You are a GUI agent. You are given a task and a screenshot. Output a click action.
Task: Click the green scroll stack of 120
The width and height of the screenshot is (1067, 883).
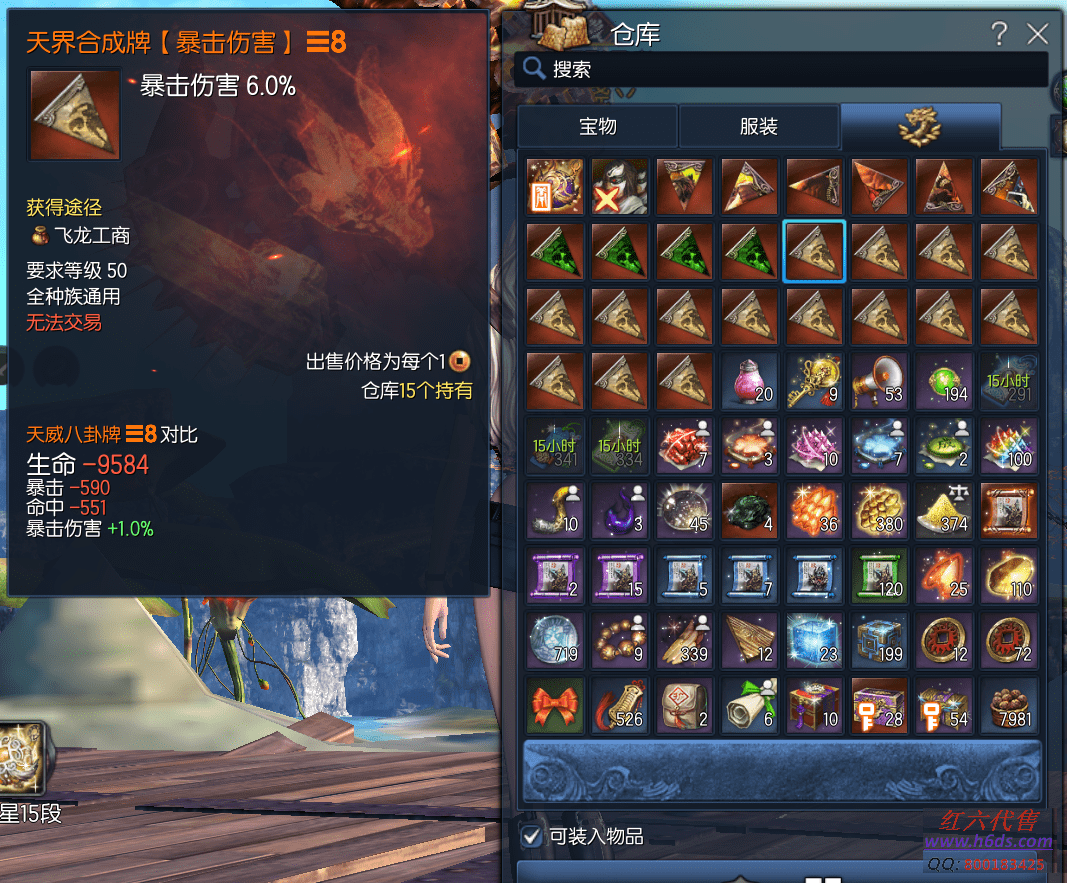coord(879,576)
